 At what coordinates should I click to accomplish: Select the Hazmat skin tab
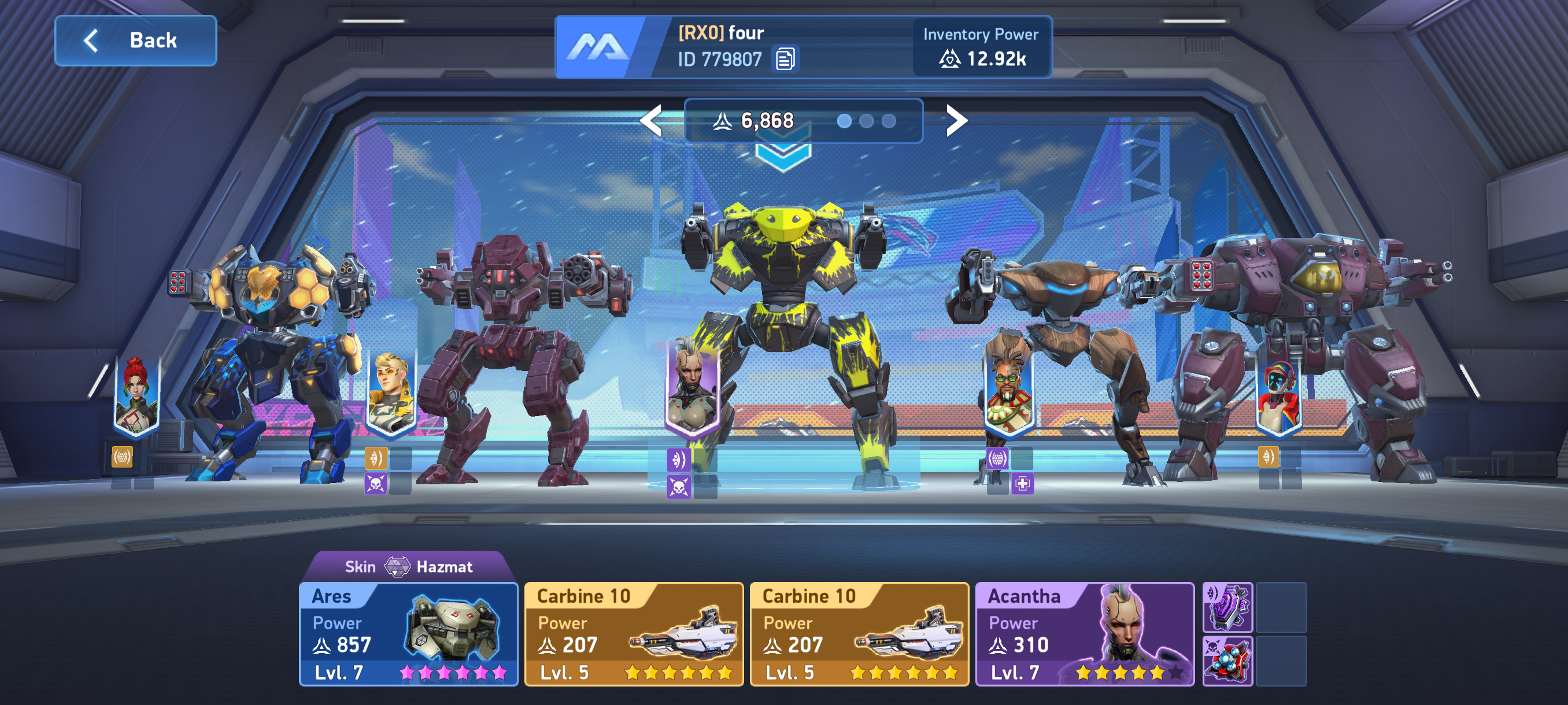408,566
